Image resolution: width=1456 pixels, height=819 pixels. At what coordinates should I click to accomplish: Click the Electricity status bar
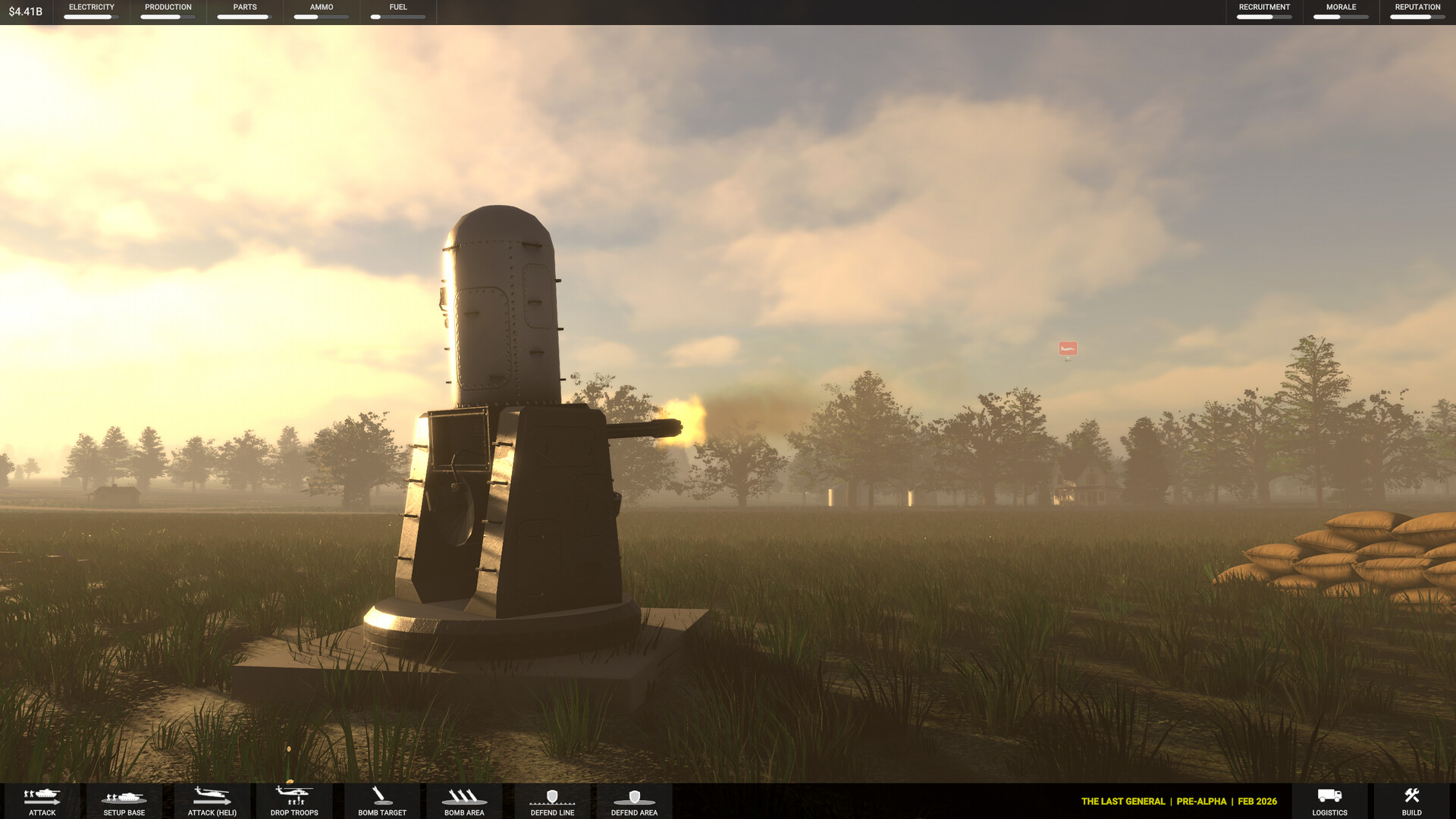pyautogui.click(x=91, y=11)
